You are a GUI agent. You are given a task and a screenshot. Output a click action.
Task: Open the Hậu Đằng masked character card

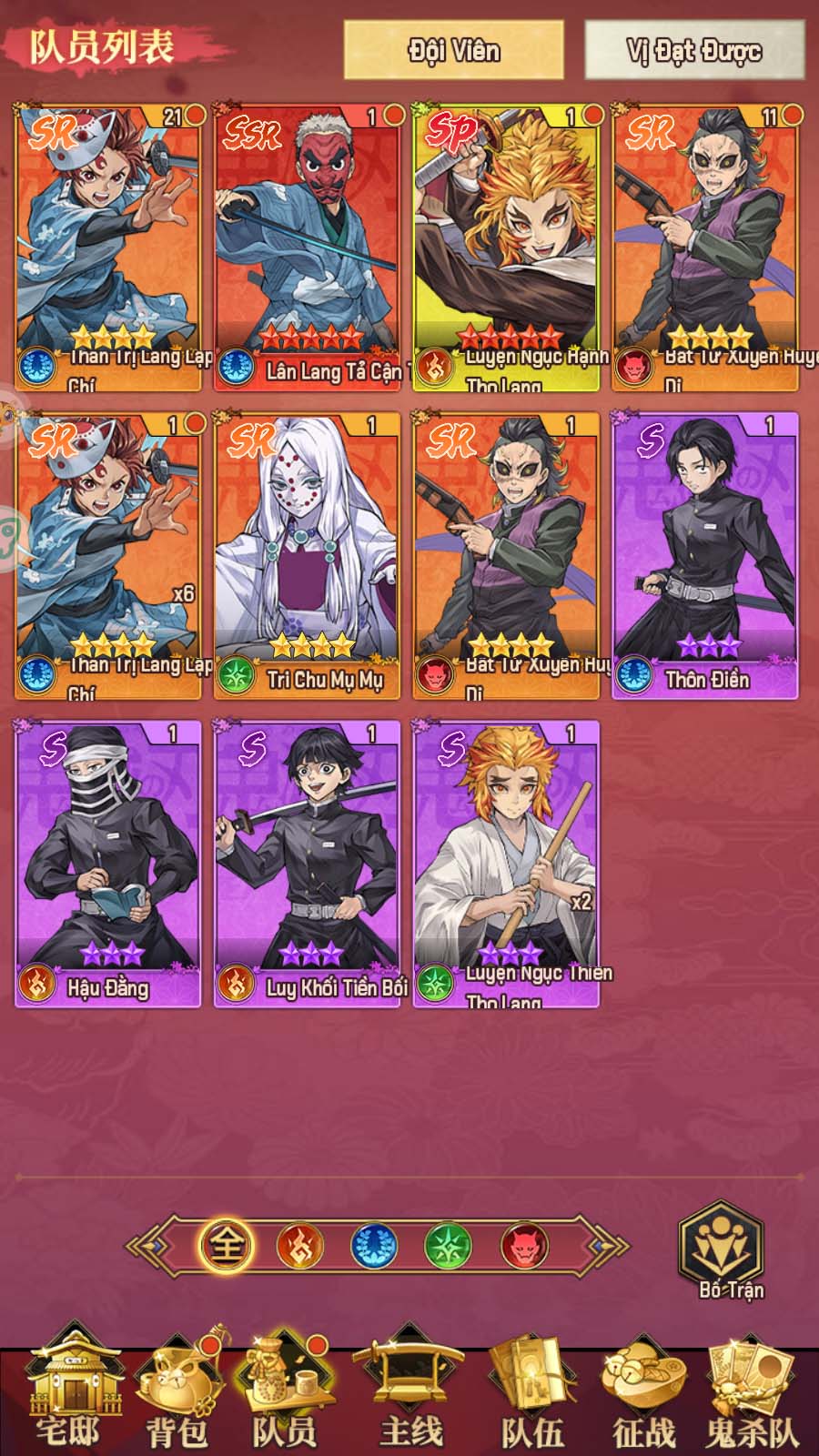pyautogui.click(x=107, y=863)
